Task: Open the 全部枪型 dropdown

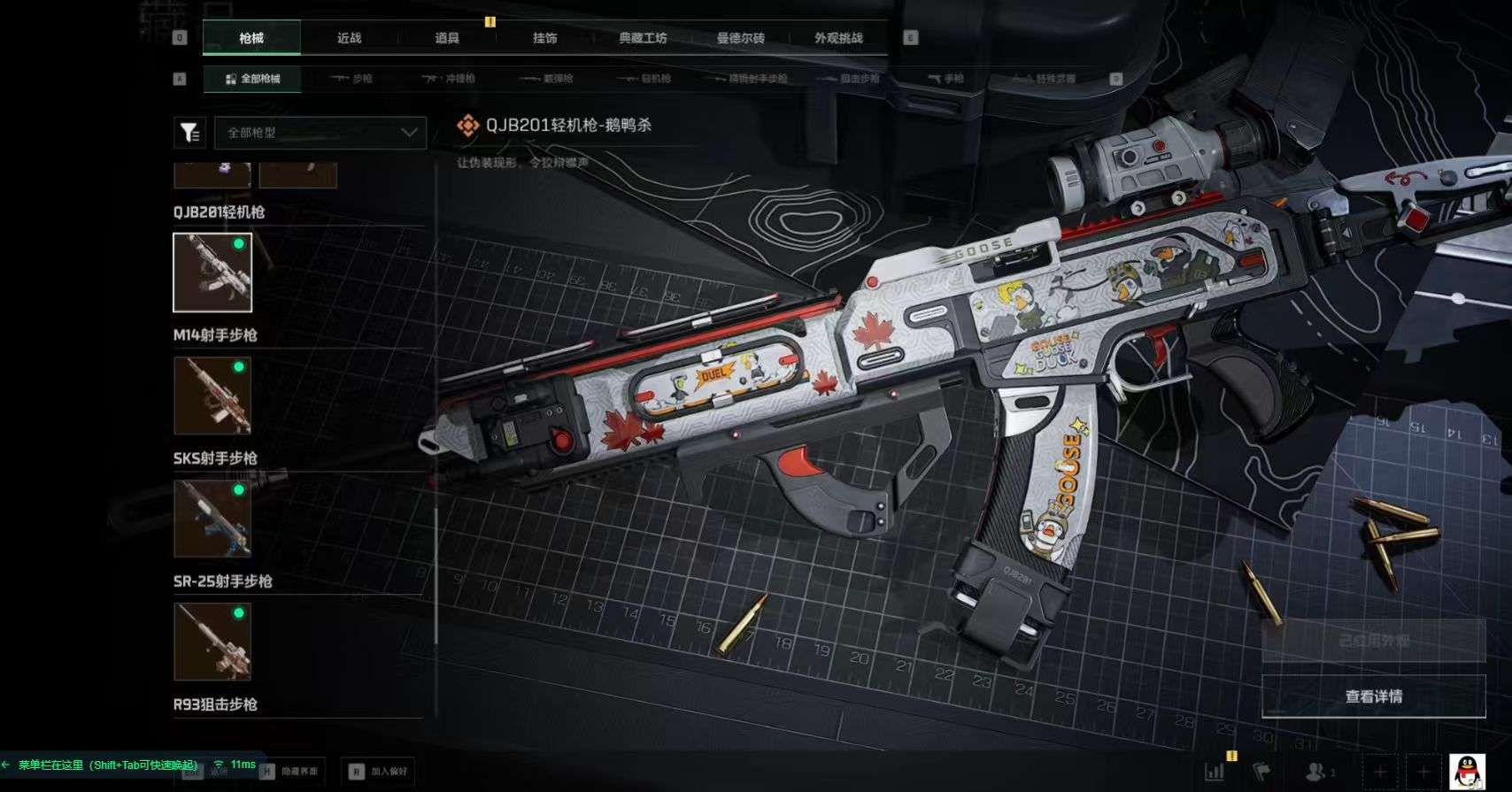Action: [x=320, y=133]
